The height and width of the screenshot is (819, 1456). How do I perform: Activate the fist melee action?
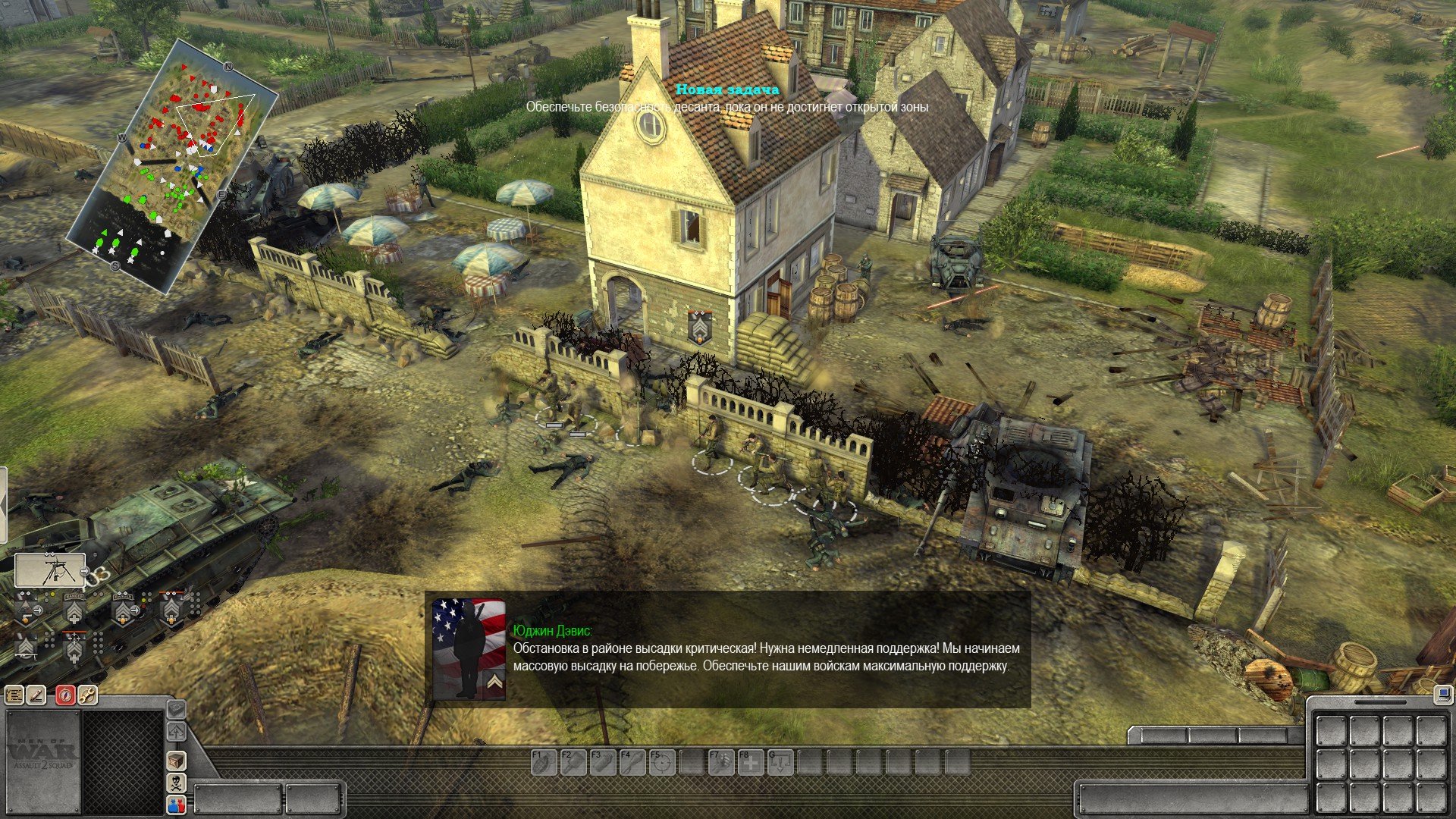720,761
